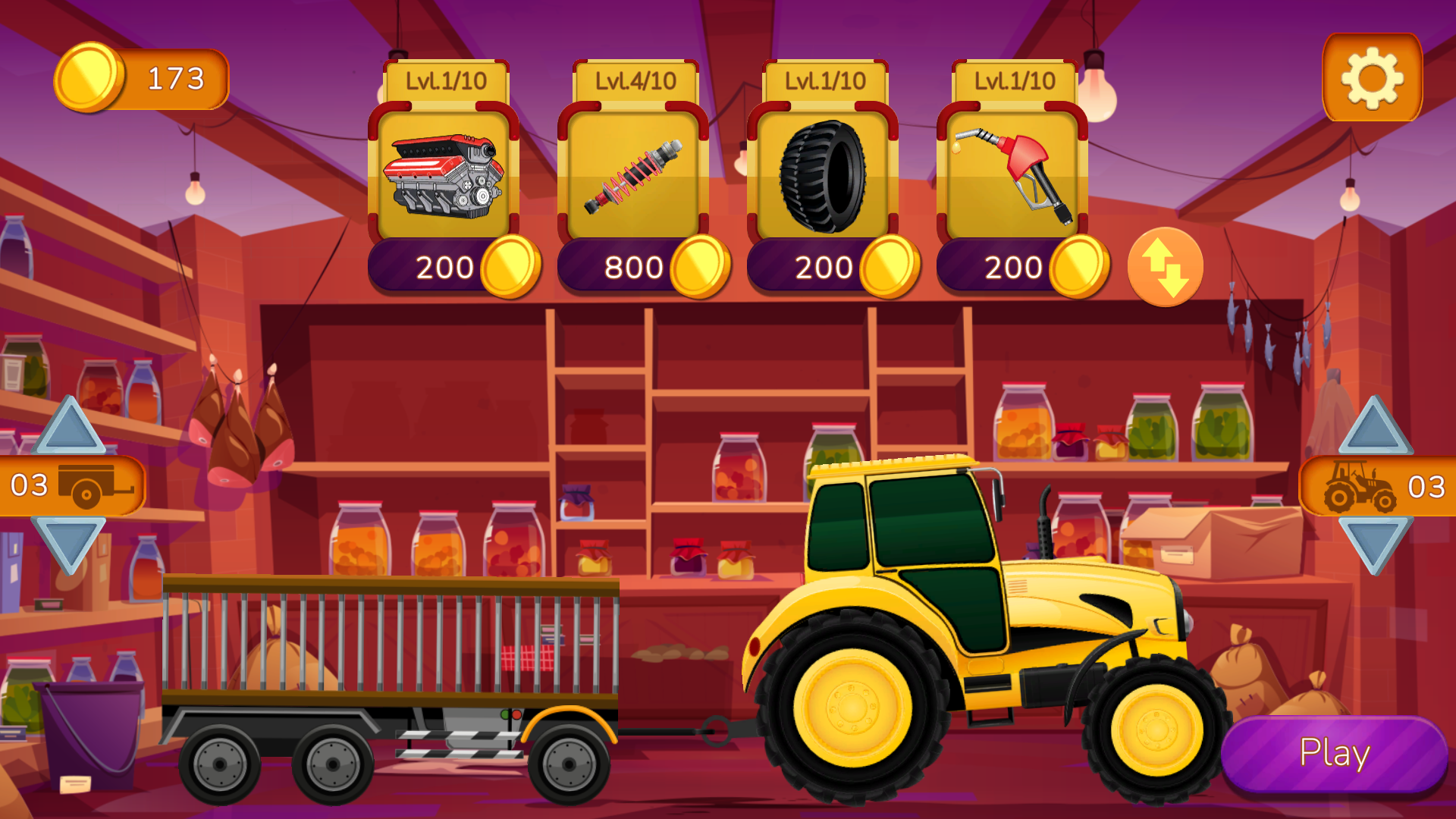Screen dimensions: 1456x819
Task: Click the yellow tractor in the shop
Action: tap(948, 629)
